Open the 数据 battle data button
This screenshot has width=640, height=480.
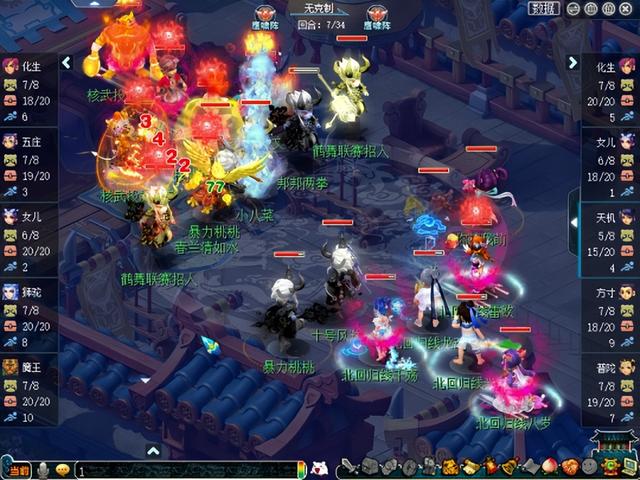[x=545, y=8]
